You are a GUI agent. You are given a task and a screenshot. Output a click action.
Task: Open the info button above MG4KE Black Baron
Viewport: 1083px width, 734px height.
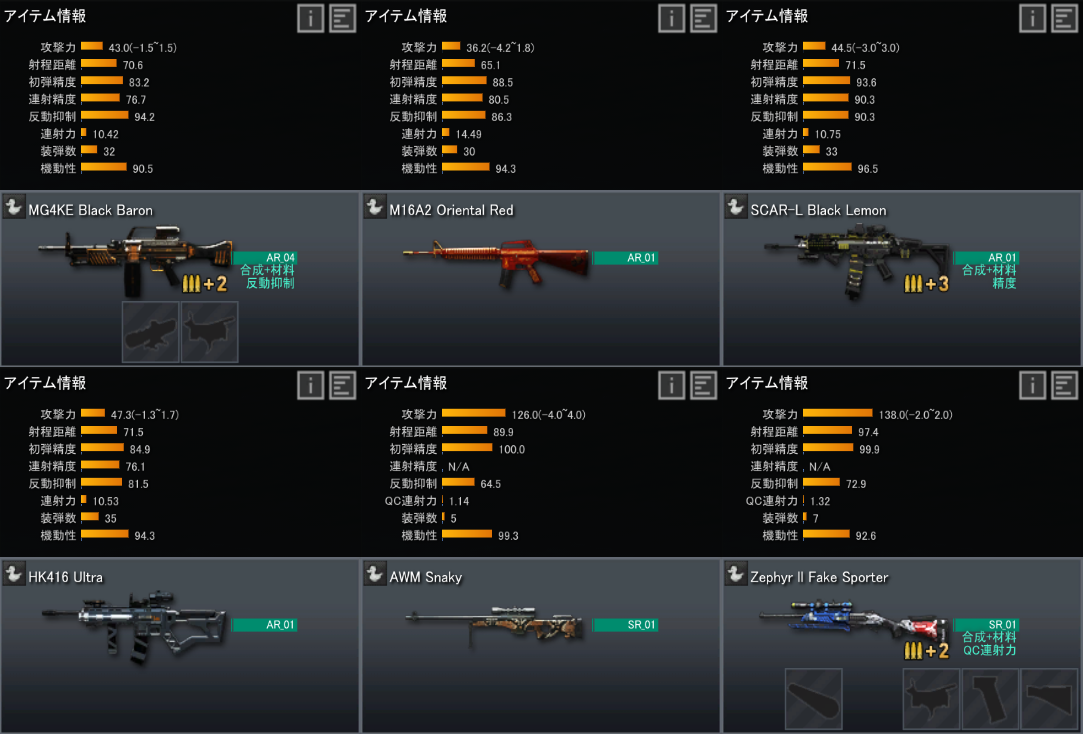pos(310,18)
